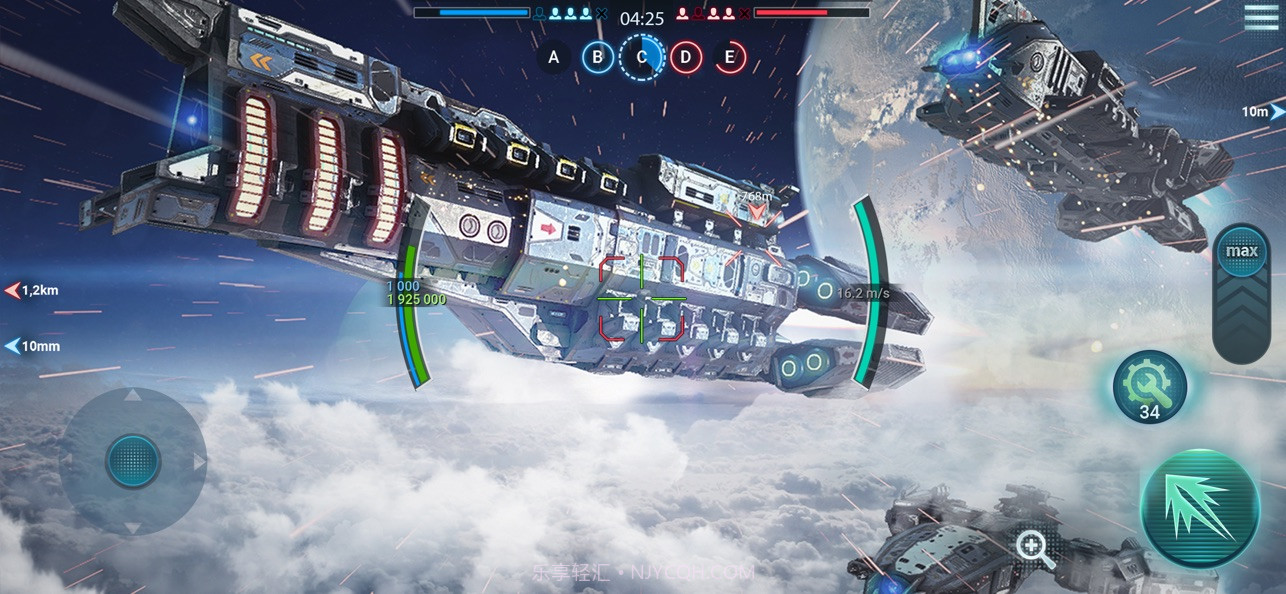Tap the virtual movement joystick

tap(133, 461)
